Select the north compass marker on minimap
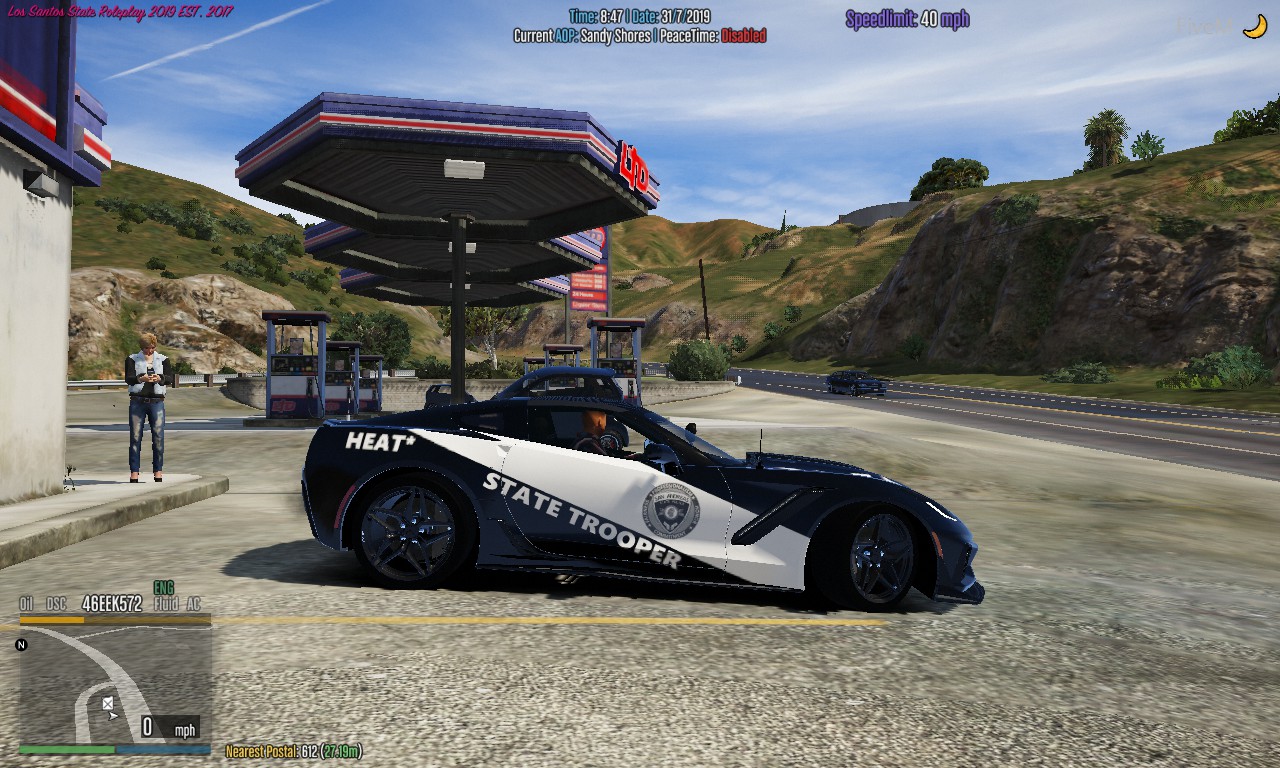The image size is (1280, 768). click(x=22, y=644)
